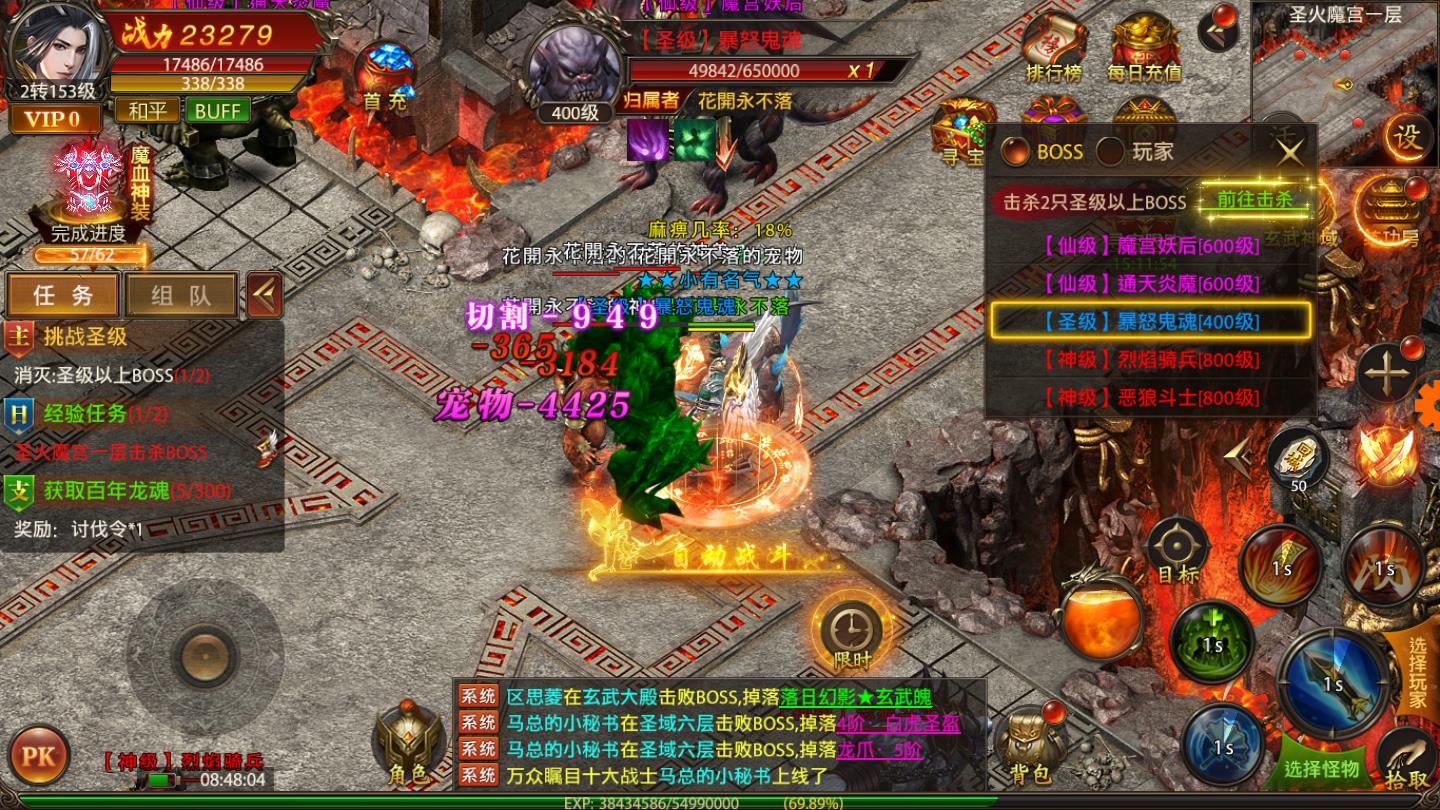Switch to the 任务 tab
The height and width of the screenshot is (810, 1440).
click(x=62, y=294)
